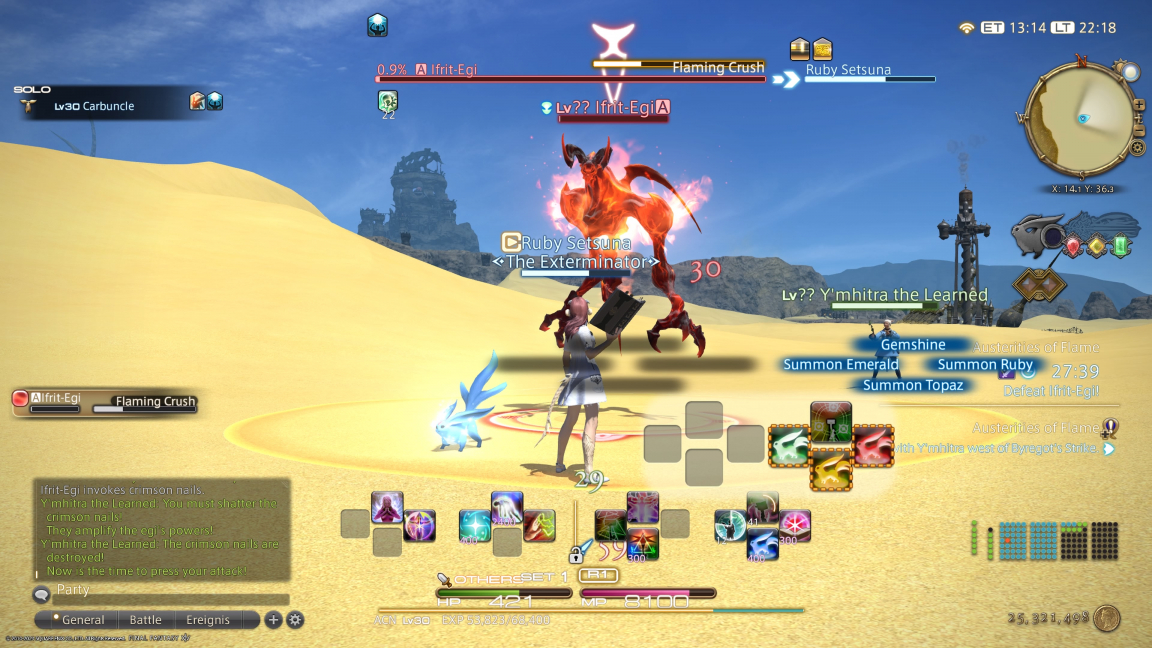Activate the Summon Emerald green carbuncle action
1152x648 pixels.
tap(789, 445)
